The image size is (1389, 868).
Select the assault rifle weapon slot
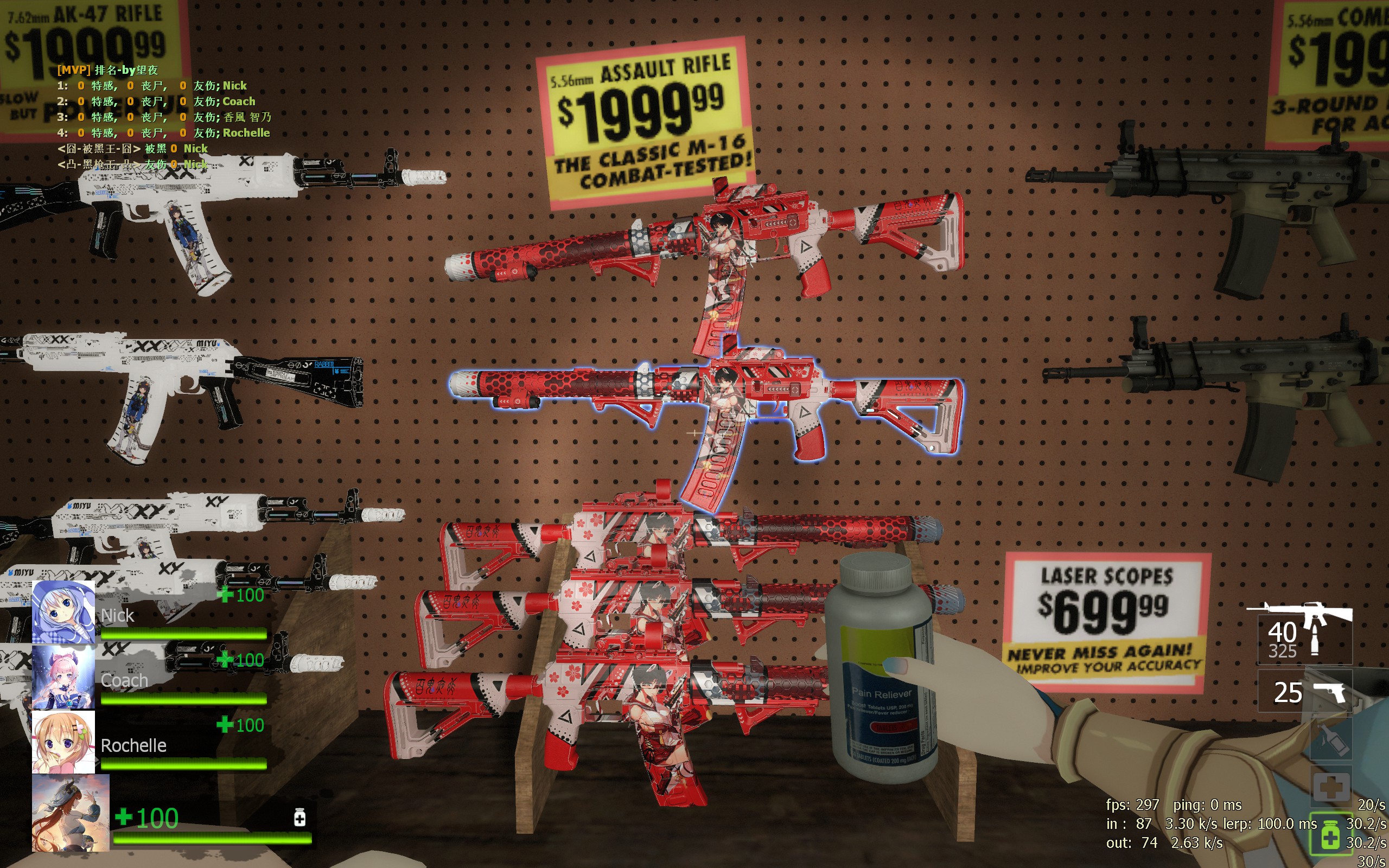click(1304, 631)
